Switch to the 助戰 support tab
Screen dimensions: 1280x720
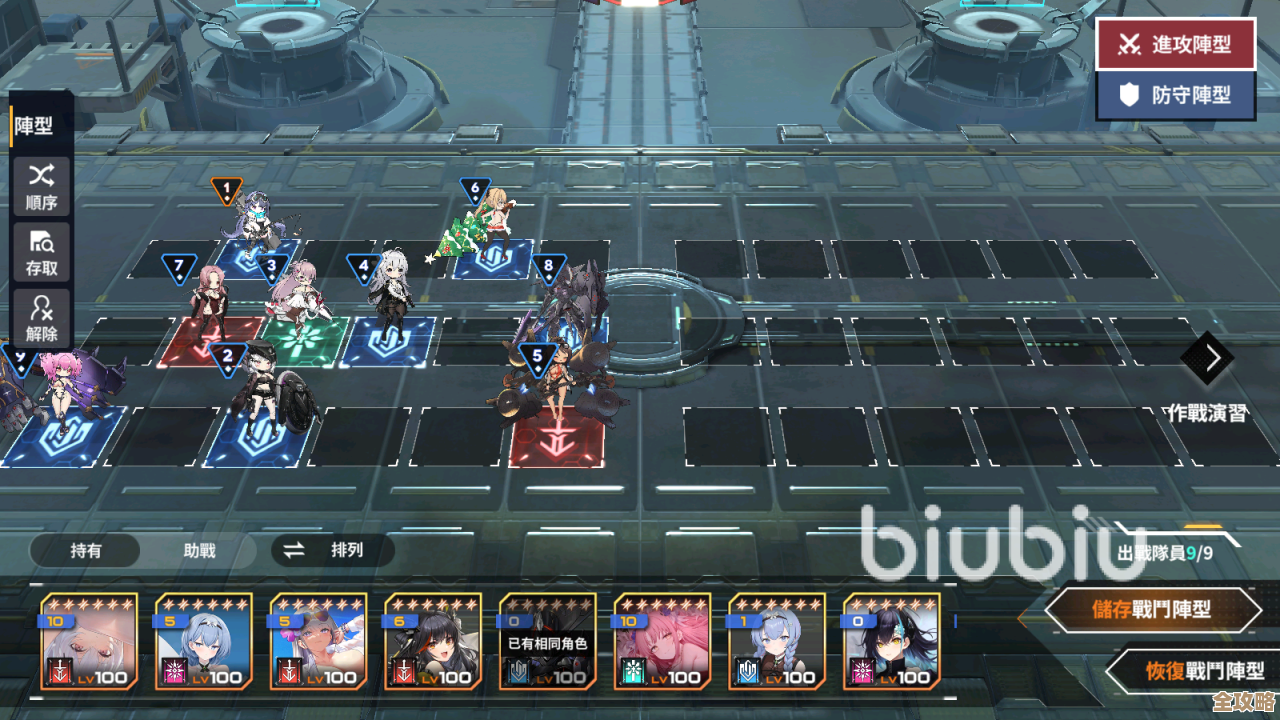point(199,550)
